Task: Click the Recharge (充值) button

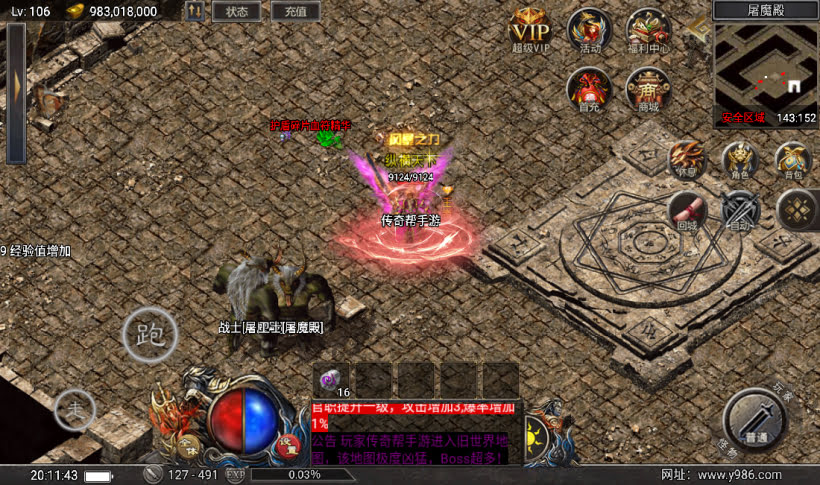Action: coord(295,12)
